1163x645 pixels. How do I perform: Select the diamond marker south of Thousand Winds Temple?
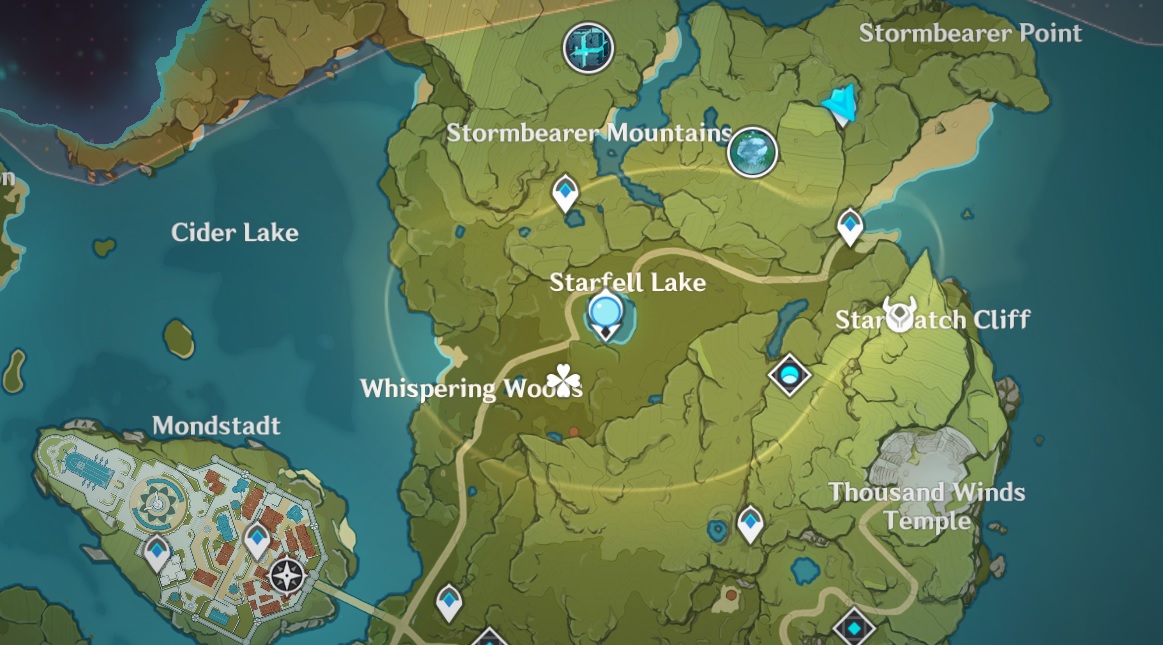tap(854, 627)
